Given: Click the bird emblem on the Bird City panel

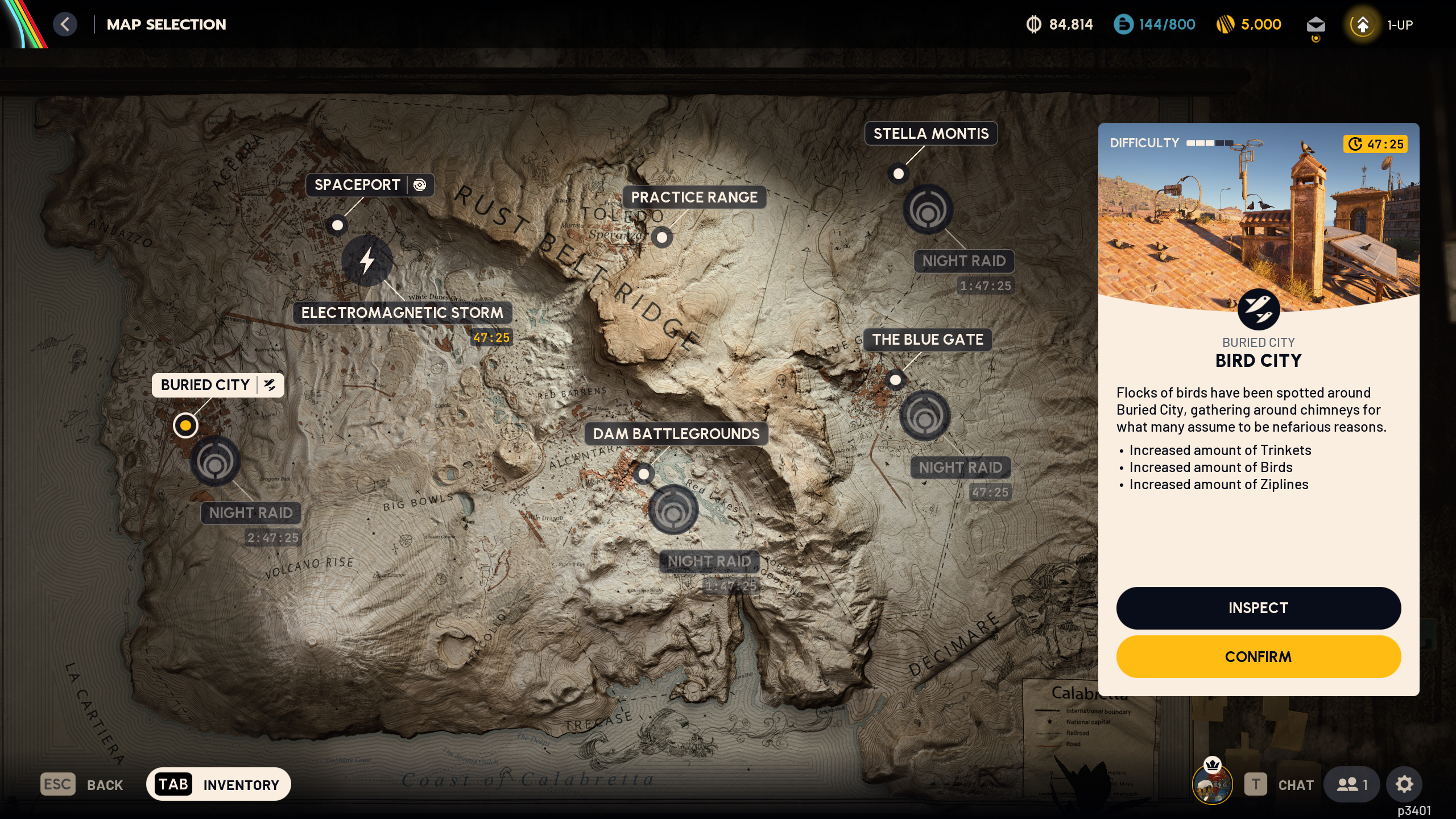Looking at the screenshot, I should tap(1259, 309).
